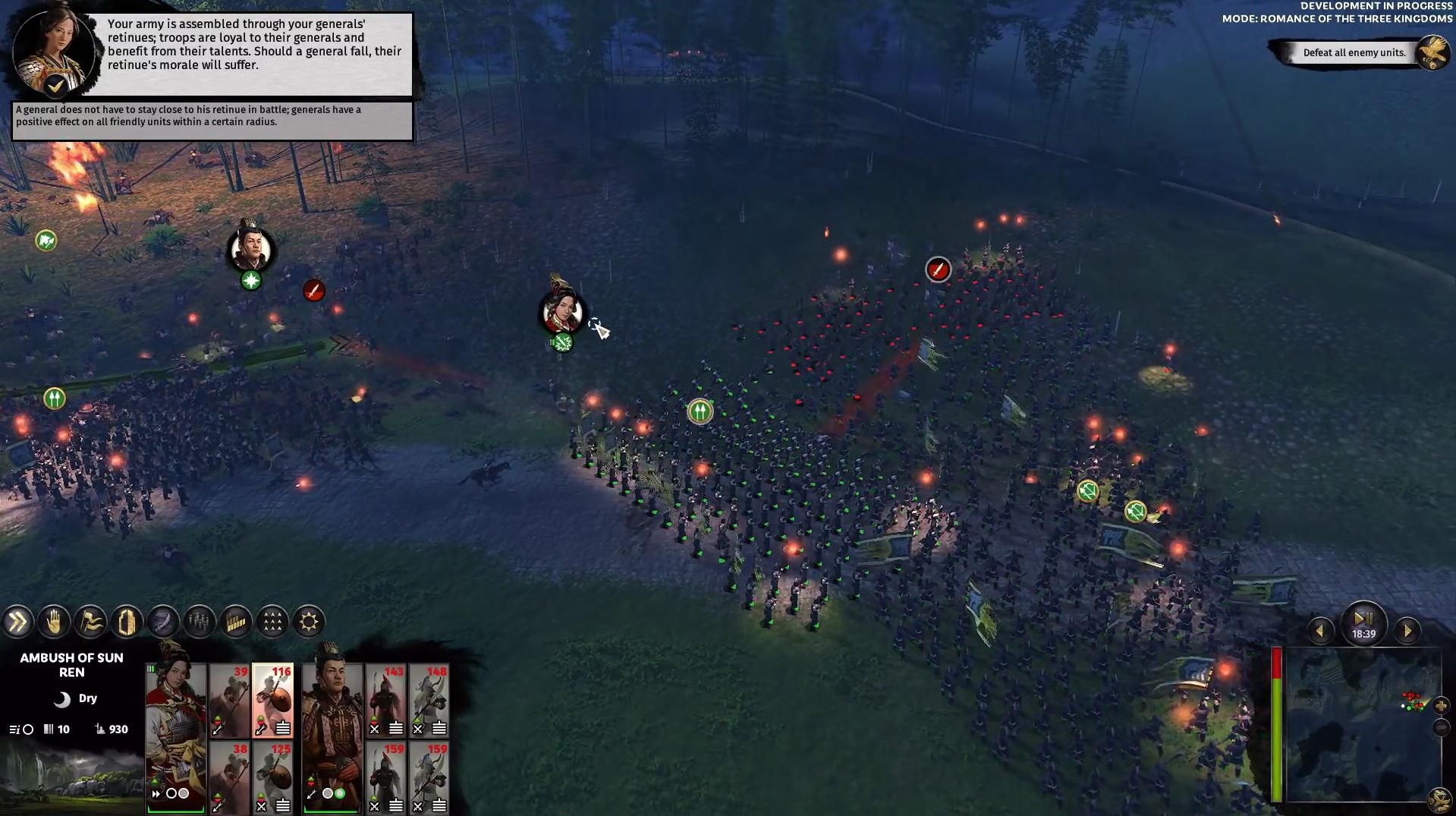Select Sun Ren's floating battlefield portrait marker
Image resolution: width=1456 pixels, height=816 pixels.
pyautogui.click(x=562, y=310)
